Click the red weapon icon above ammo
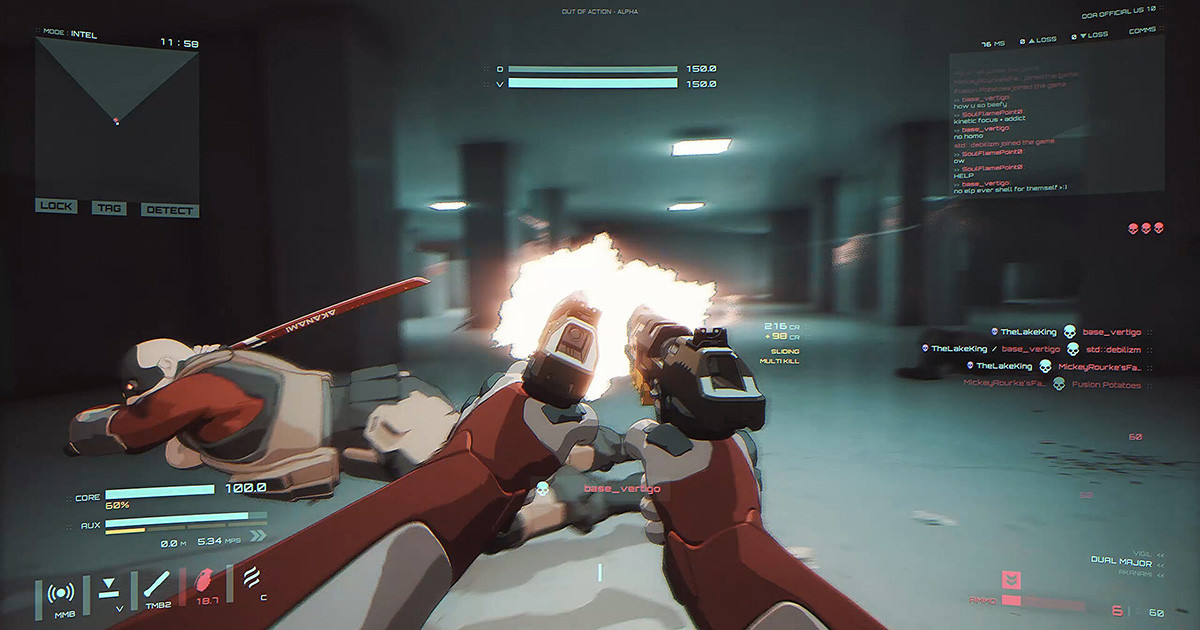The height and width of the screenshot is (630, 1200). [1012, 579]
